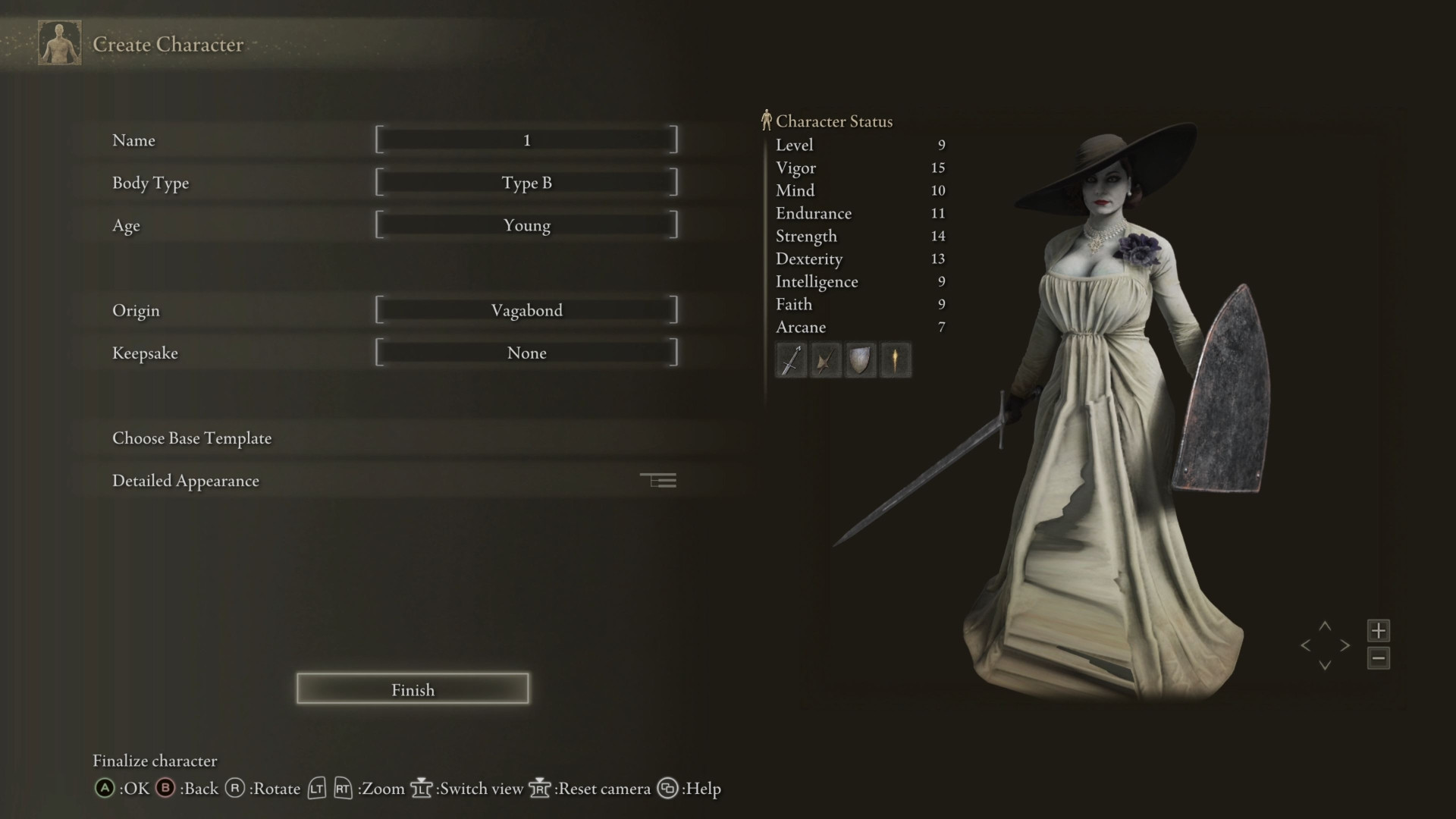Click the Reset camera control icon
The image size is (1456, 819).
[540, 789]
